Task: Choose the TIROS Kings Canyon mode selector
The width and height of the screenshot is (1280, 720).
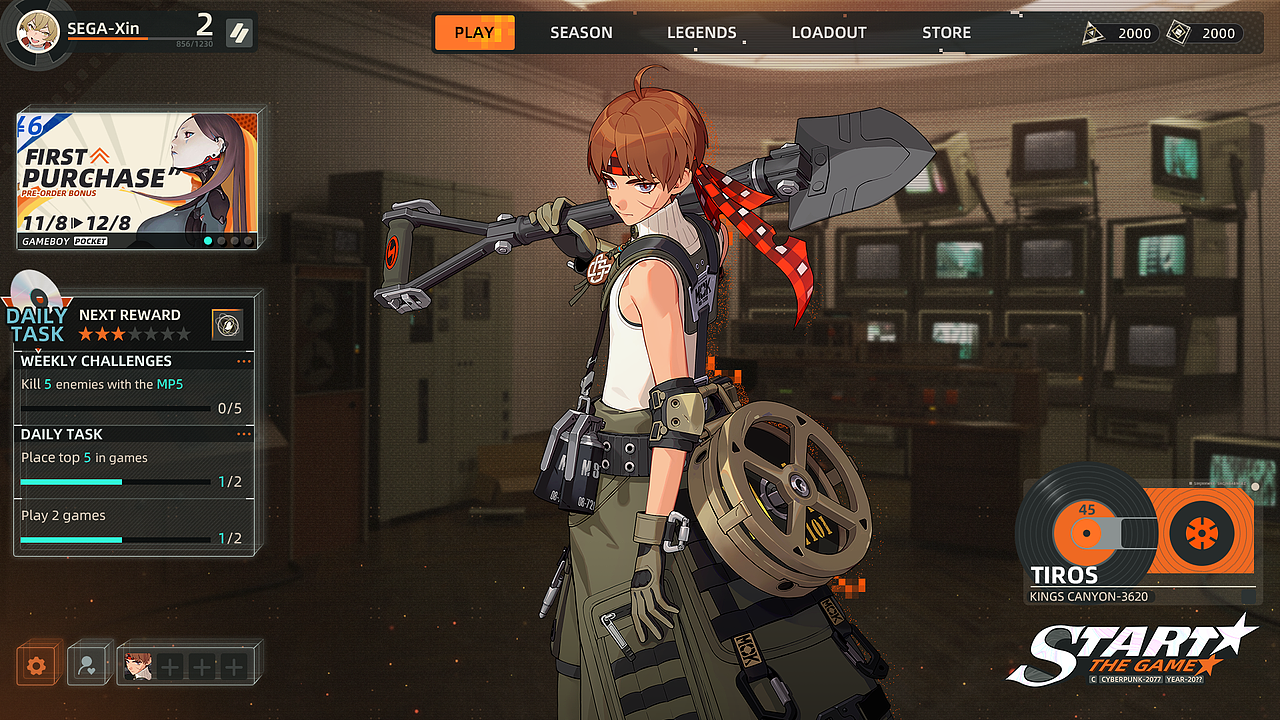Action: pyautogui.click(x=1140, y=540)
